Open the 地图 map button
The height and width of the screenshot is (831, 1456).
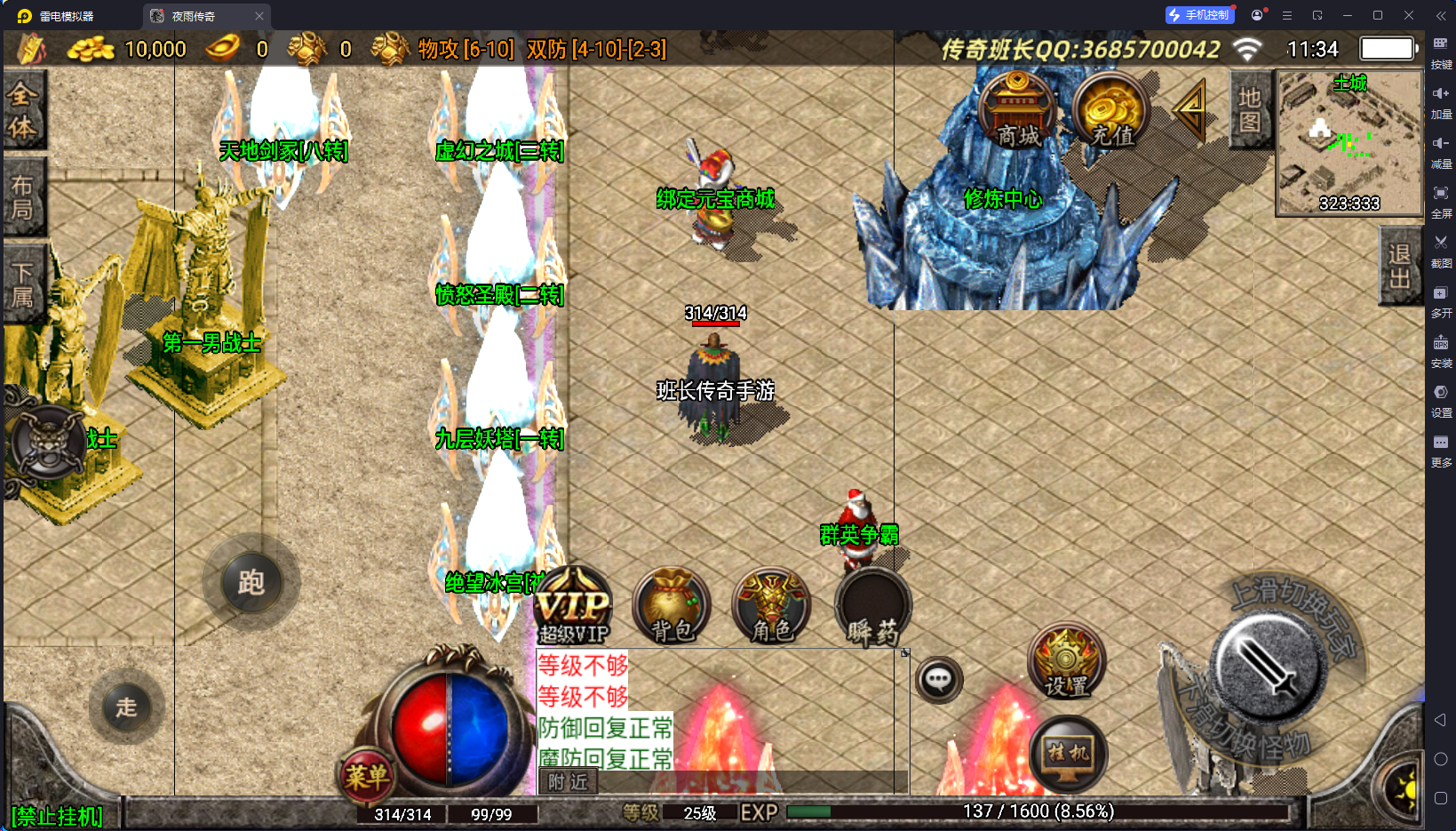[x=1249, y=110]
